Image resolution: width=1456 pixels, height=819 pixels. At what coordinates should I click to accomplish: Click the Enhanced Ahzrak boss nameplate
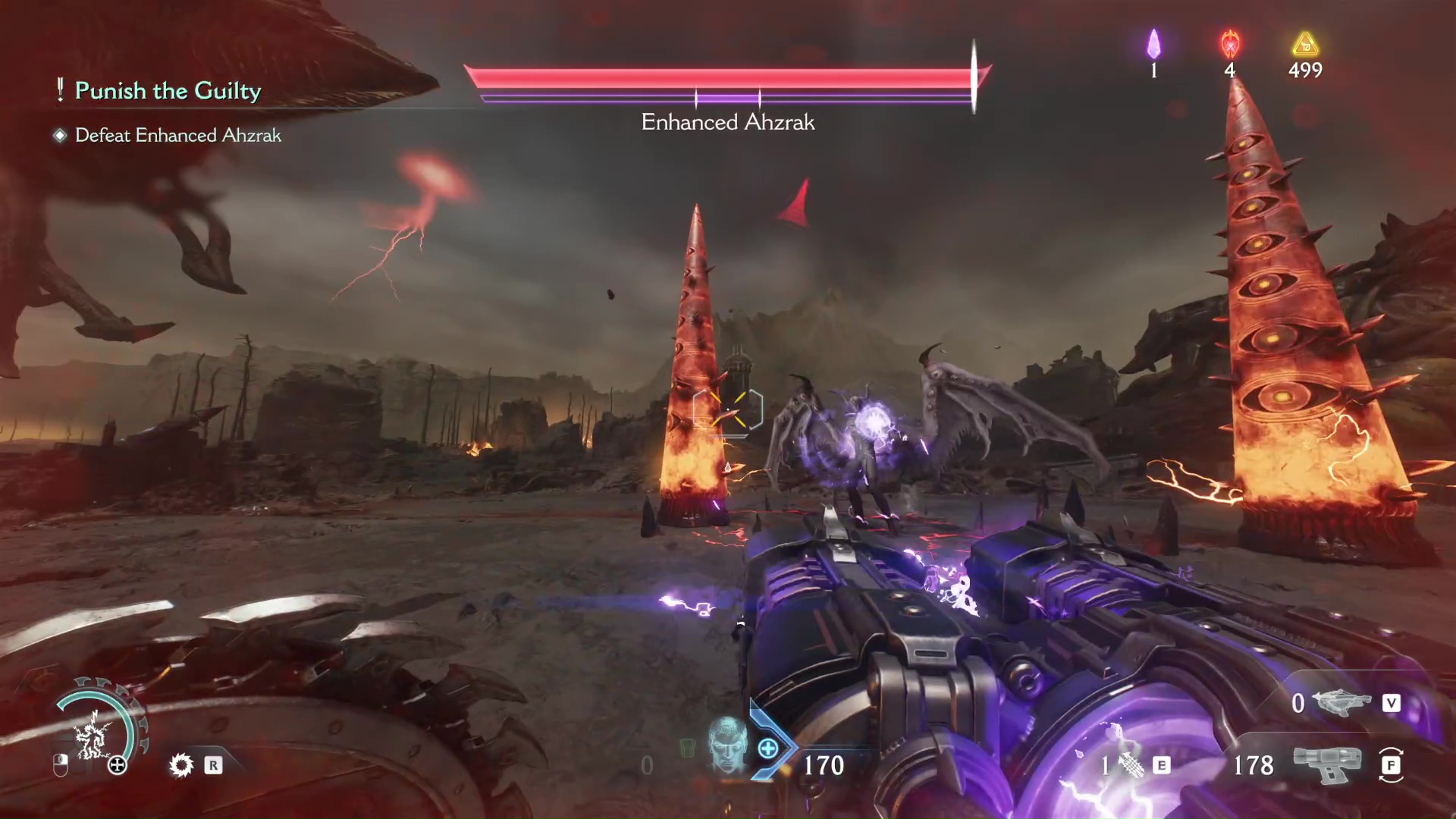(x=728, y=122)
